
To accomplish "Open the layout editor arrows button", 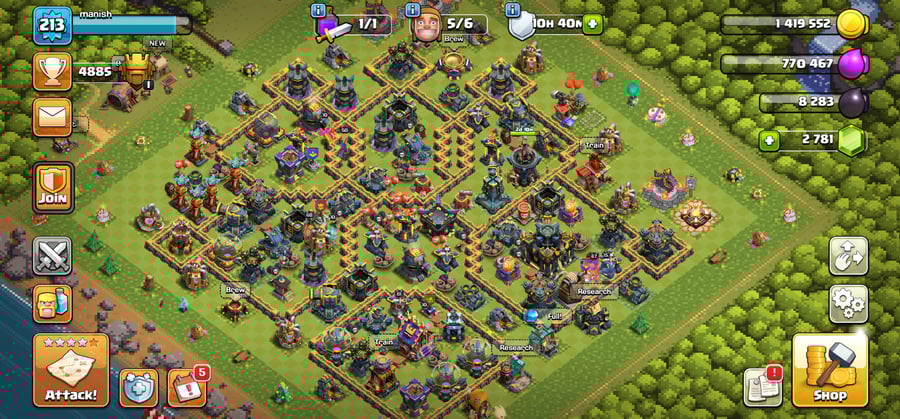I will [x=847, y=256].
